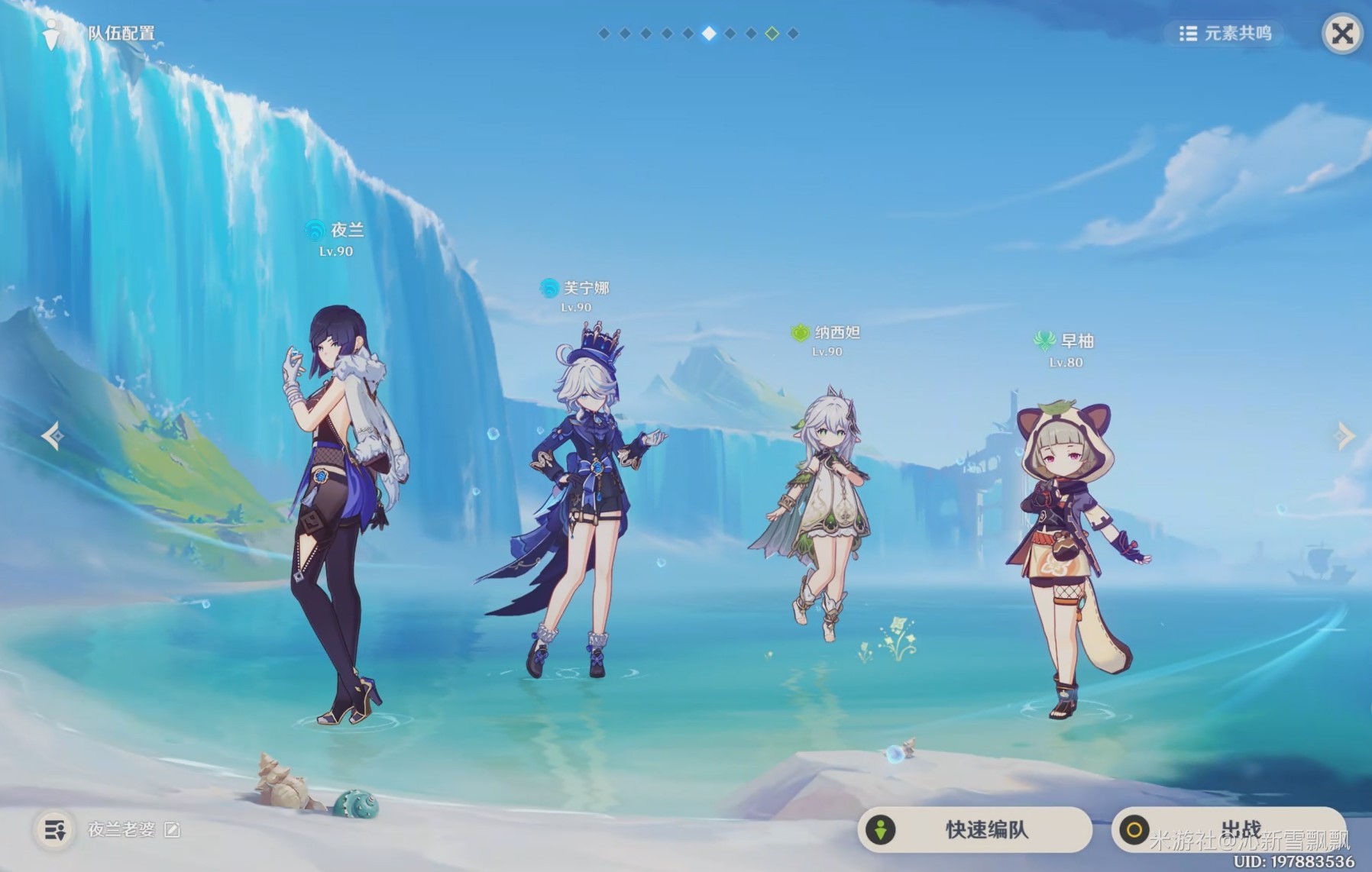The height and width of the screenshot is (872, 1372).
Task: Click the 快速编队 quick setup button
Action: coord(975,829)
